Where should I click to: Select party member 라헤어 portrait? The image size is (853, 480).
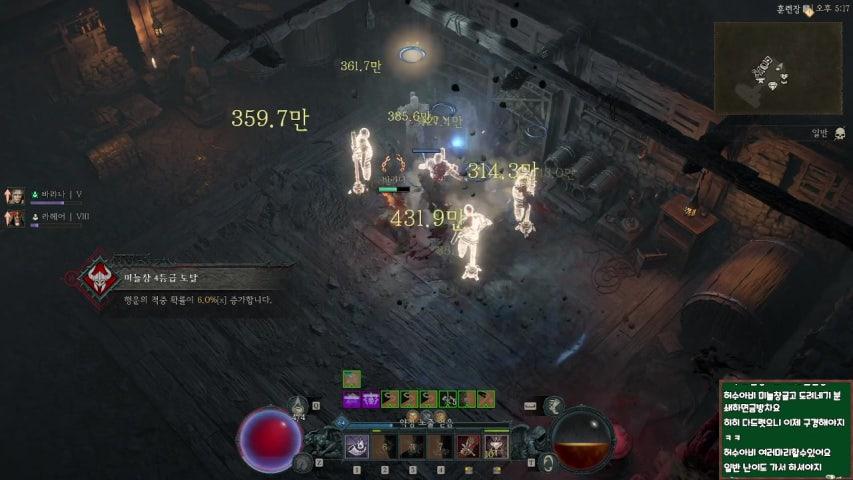tap(15, 217)
